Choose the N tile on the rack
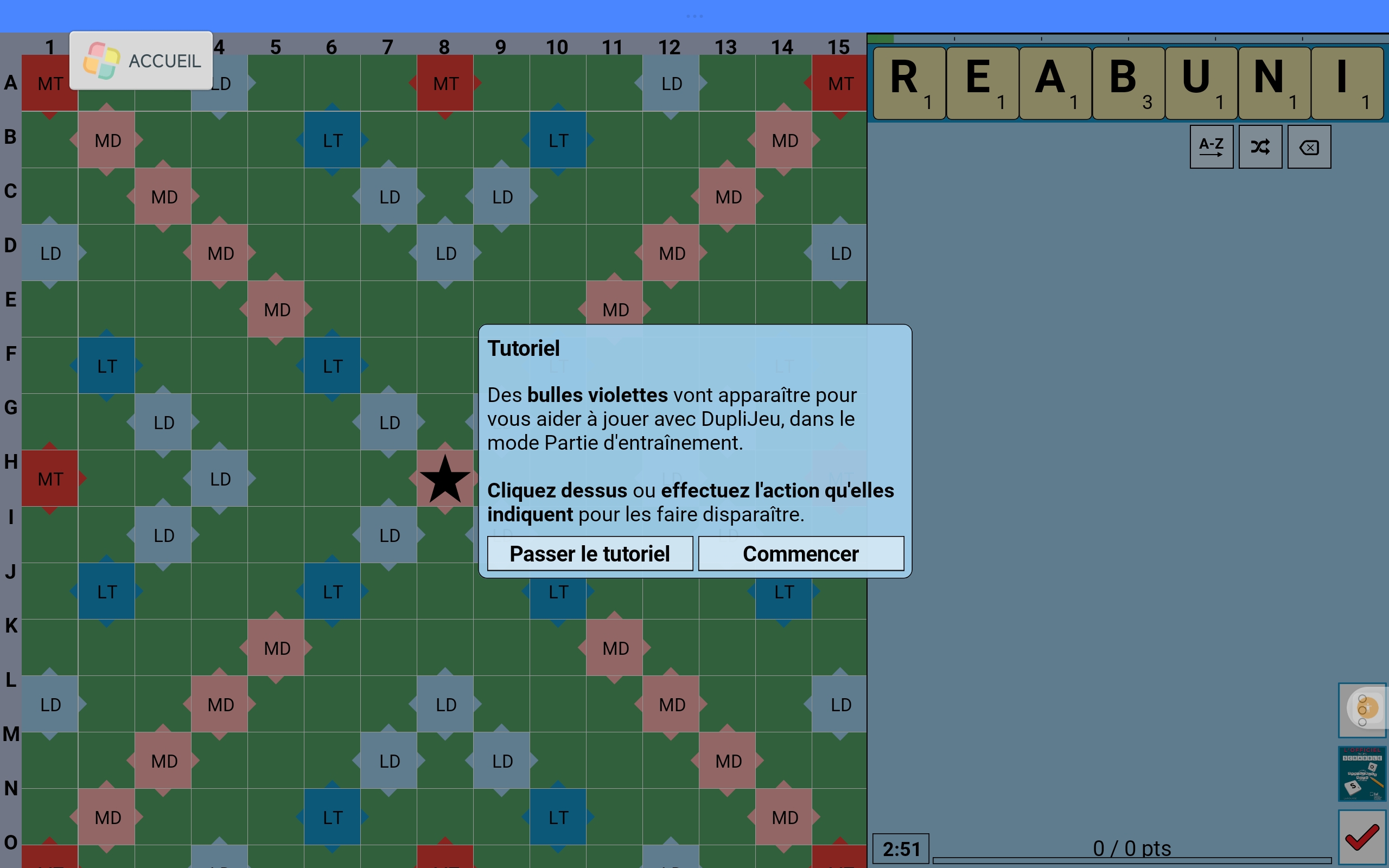The width and height of the screenshot is (1389, 868). point(1273,82)
